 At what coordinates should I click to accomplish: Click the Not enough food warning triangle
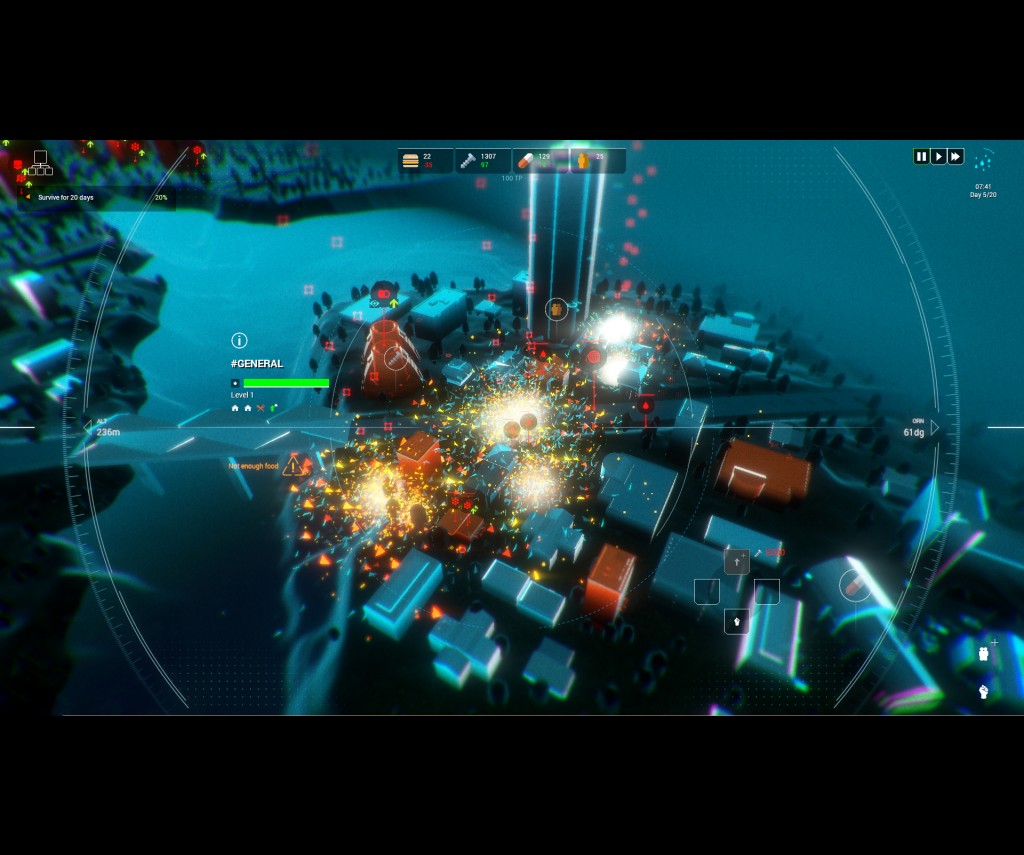pos(293,466)
